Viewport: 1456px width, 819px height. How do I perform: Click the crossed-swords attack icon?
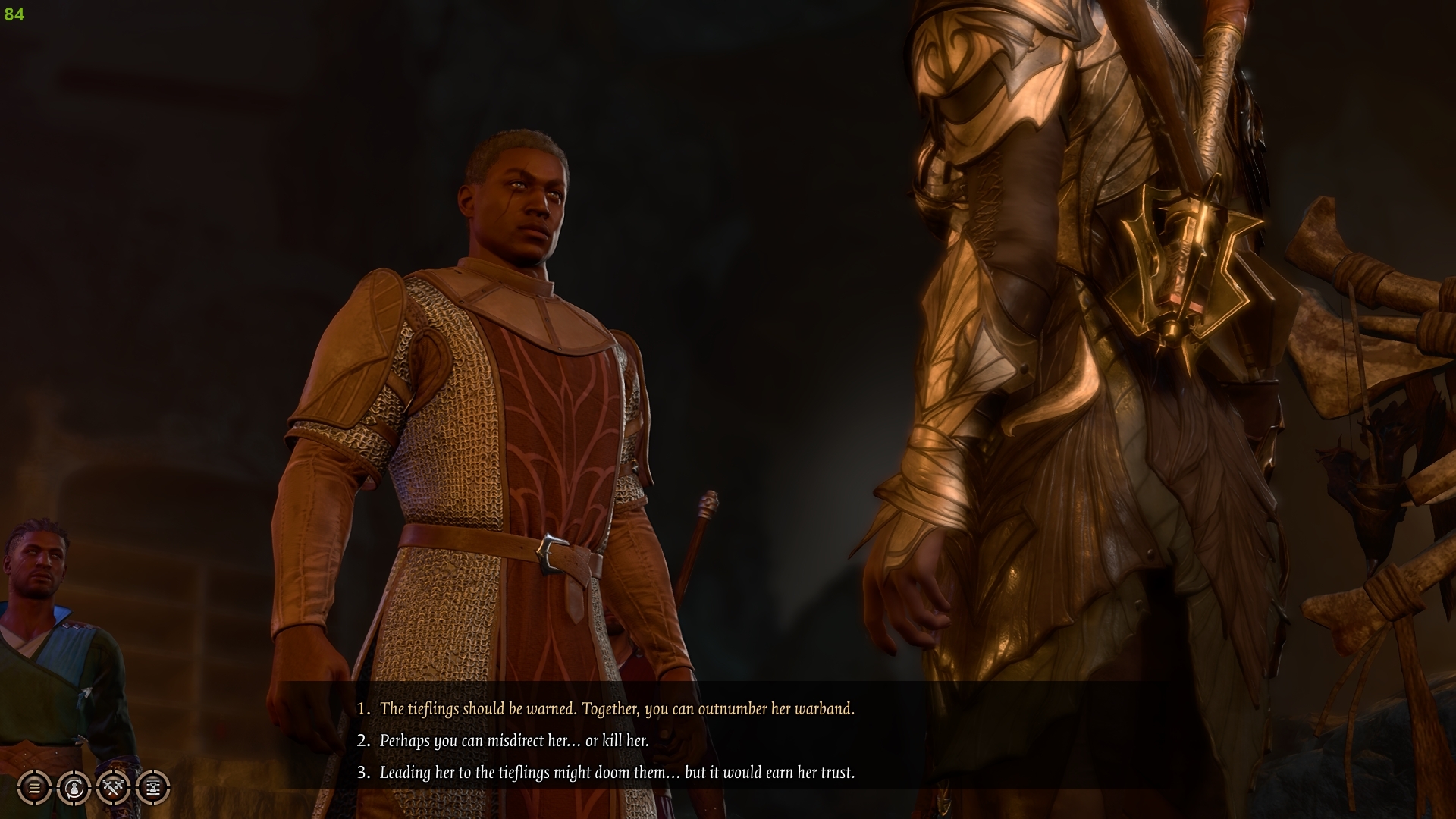112,786
